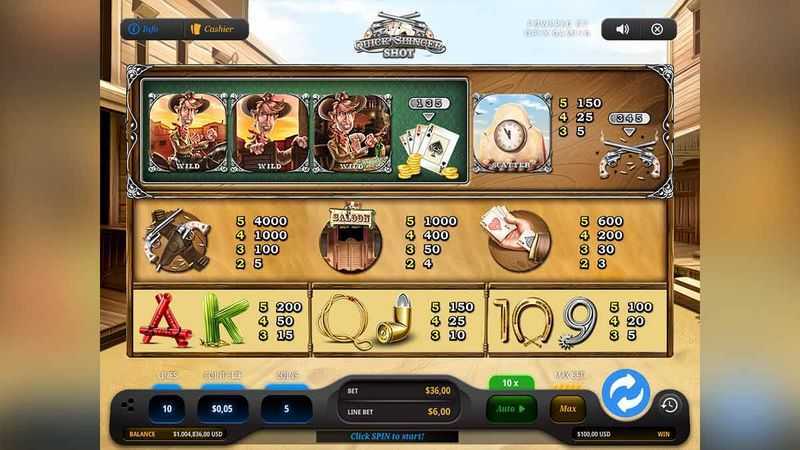800x450 pixels.
Task: Change the lines value of 10
Action: point(166,408)
